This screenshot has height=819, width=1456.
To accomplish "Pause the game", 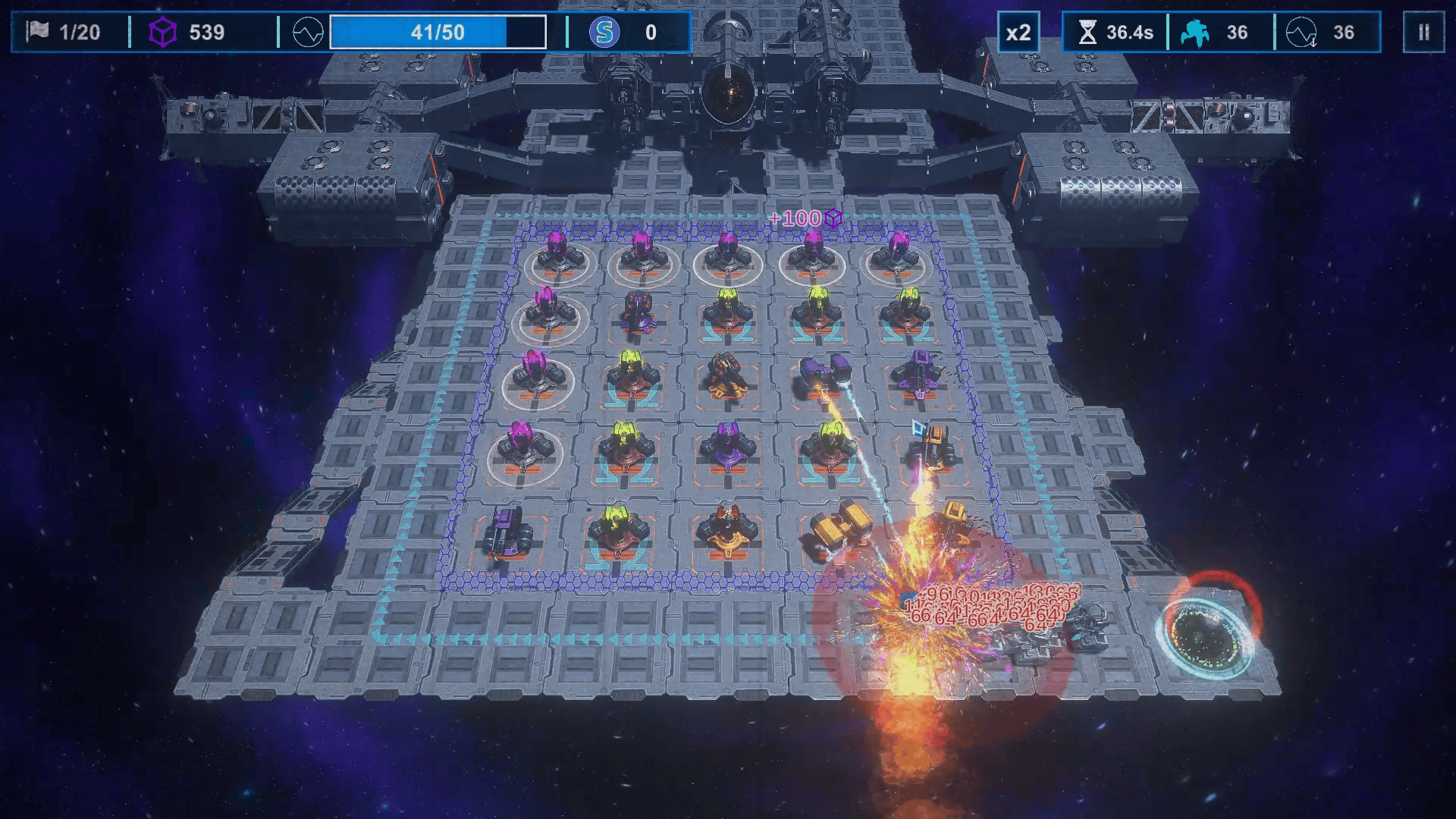I will tap(1423, 33).
